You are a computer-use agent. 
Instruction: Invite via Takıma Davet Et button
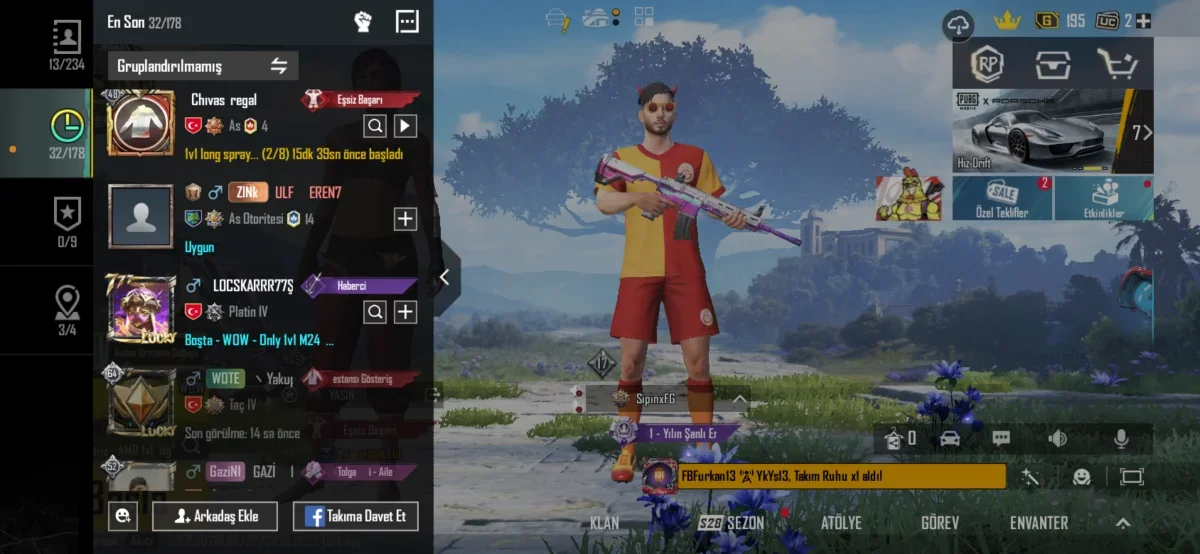[x=355, y=516]
